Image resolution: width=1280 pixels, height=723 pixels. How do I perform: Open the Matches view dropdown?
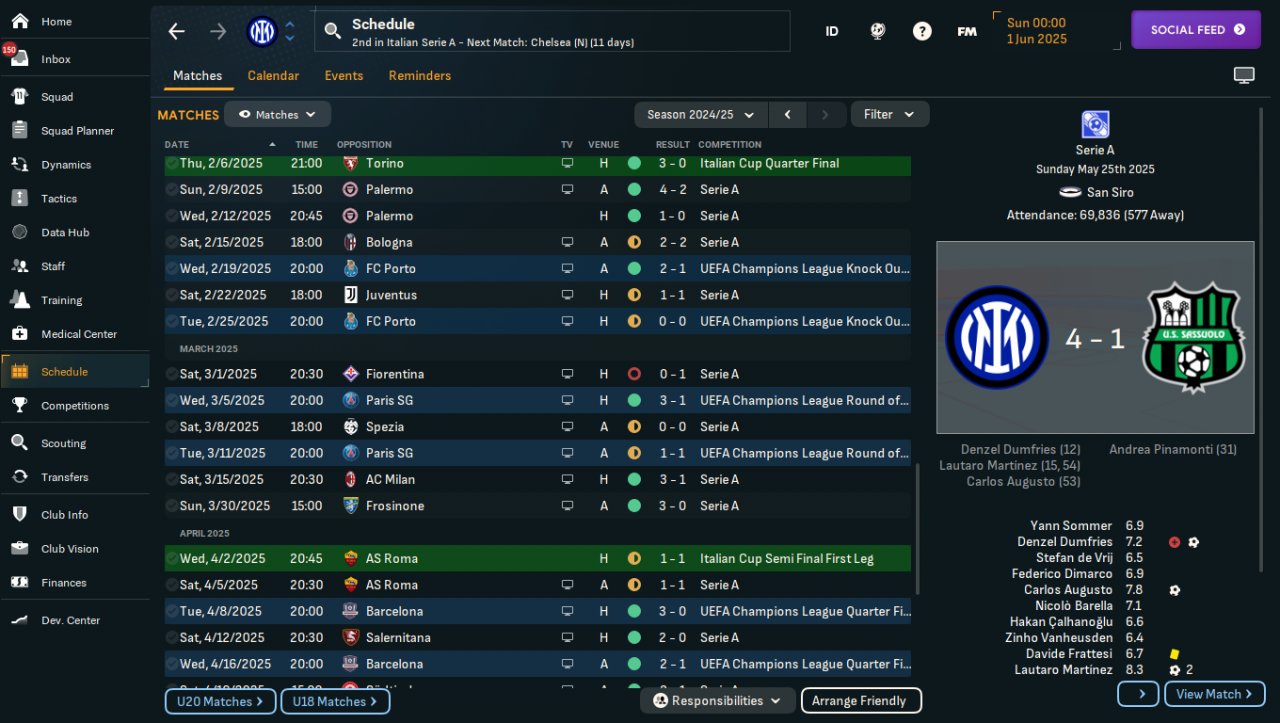point(277,115)
